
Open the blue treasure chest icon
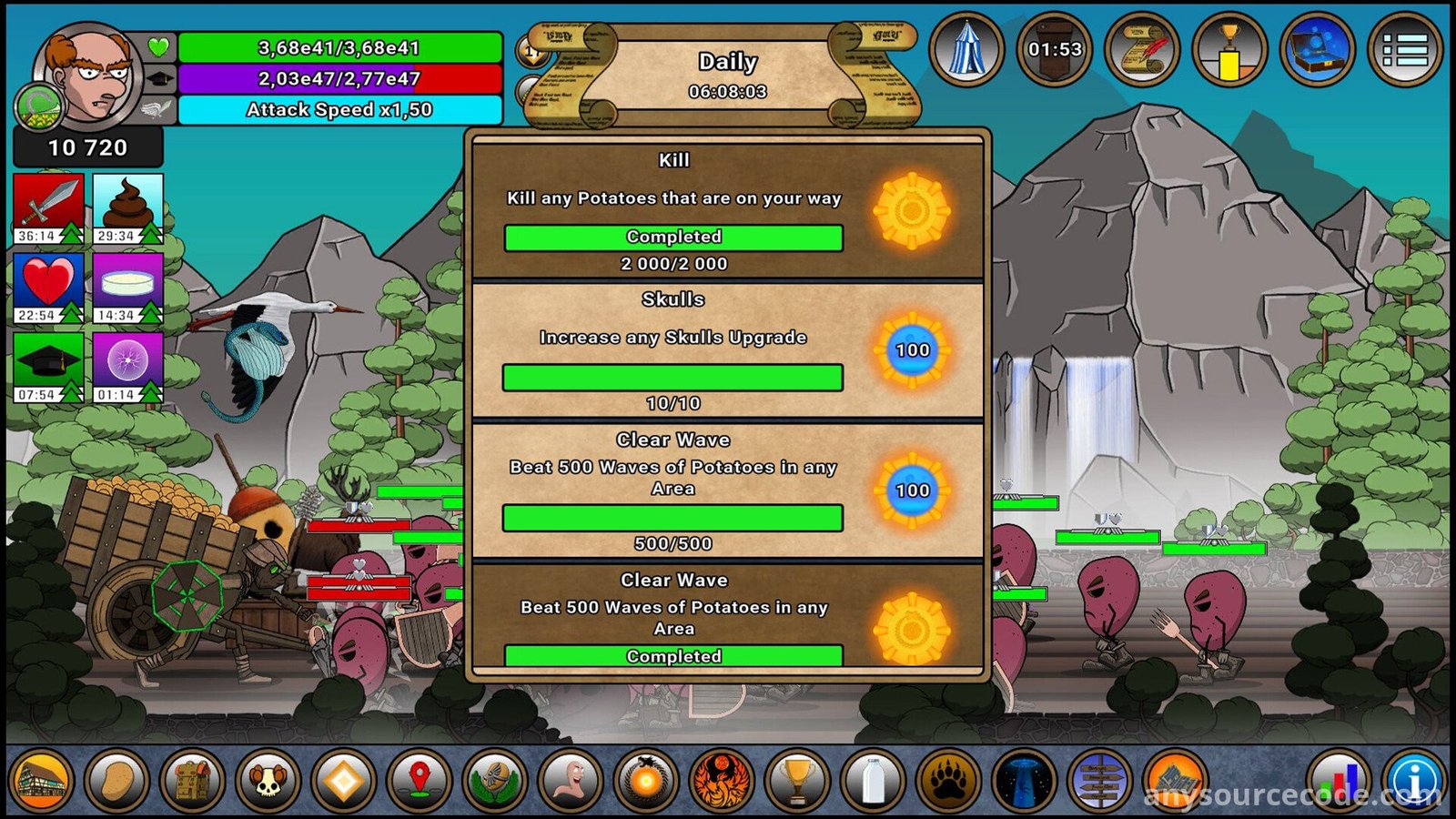click(x=1317, y=49)
